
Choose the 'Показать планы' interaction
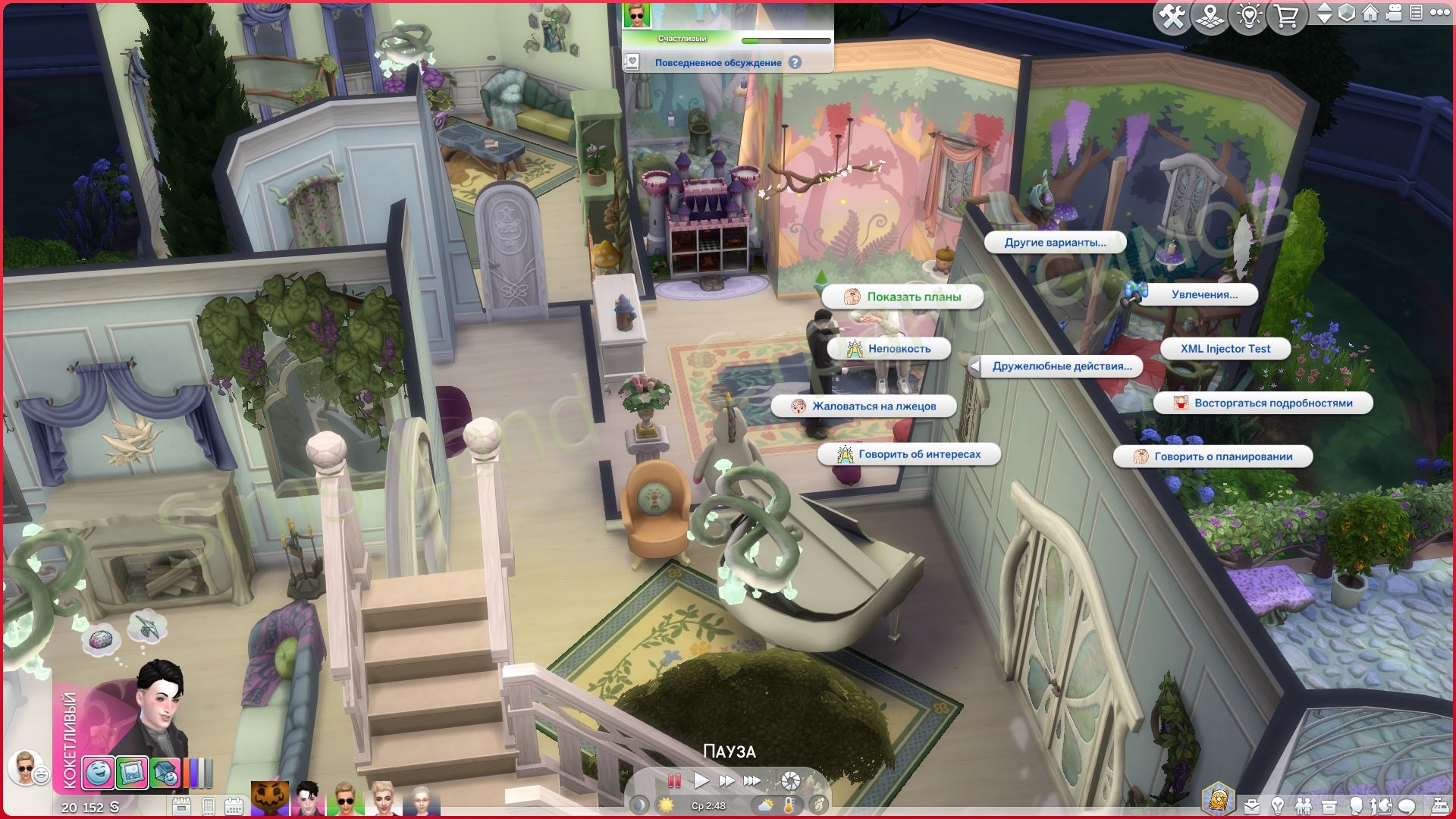902,297
